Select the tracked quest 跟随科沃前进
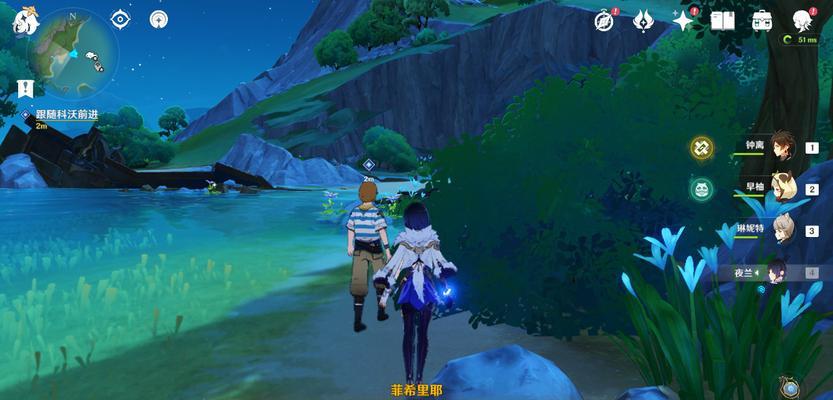Image resolution: width=833 pixels, height=400 pixels. [x=70, y=115]
